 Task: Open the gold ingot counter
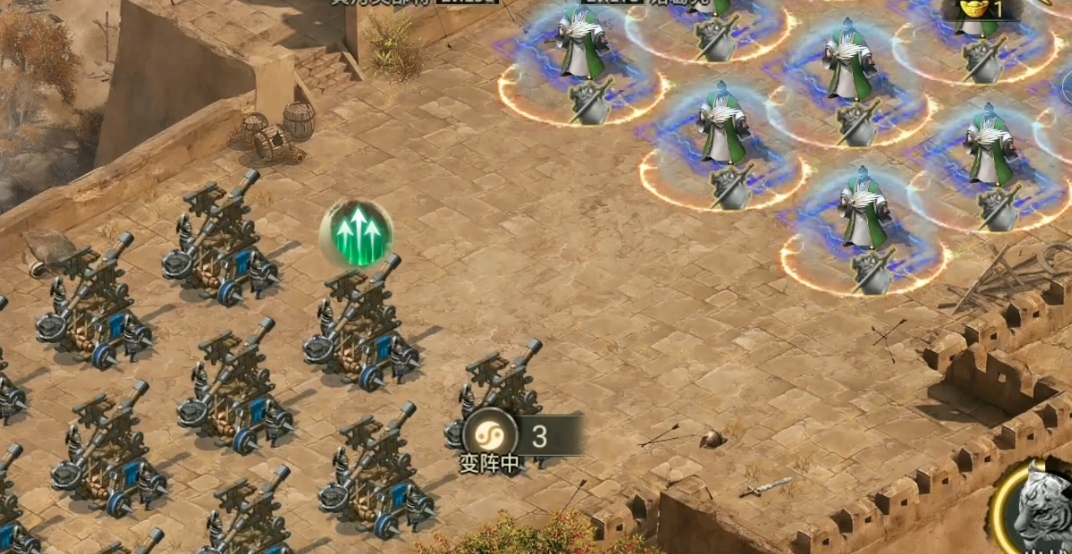981,9
